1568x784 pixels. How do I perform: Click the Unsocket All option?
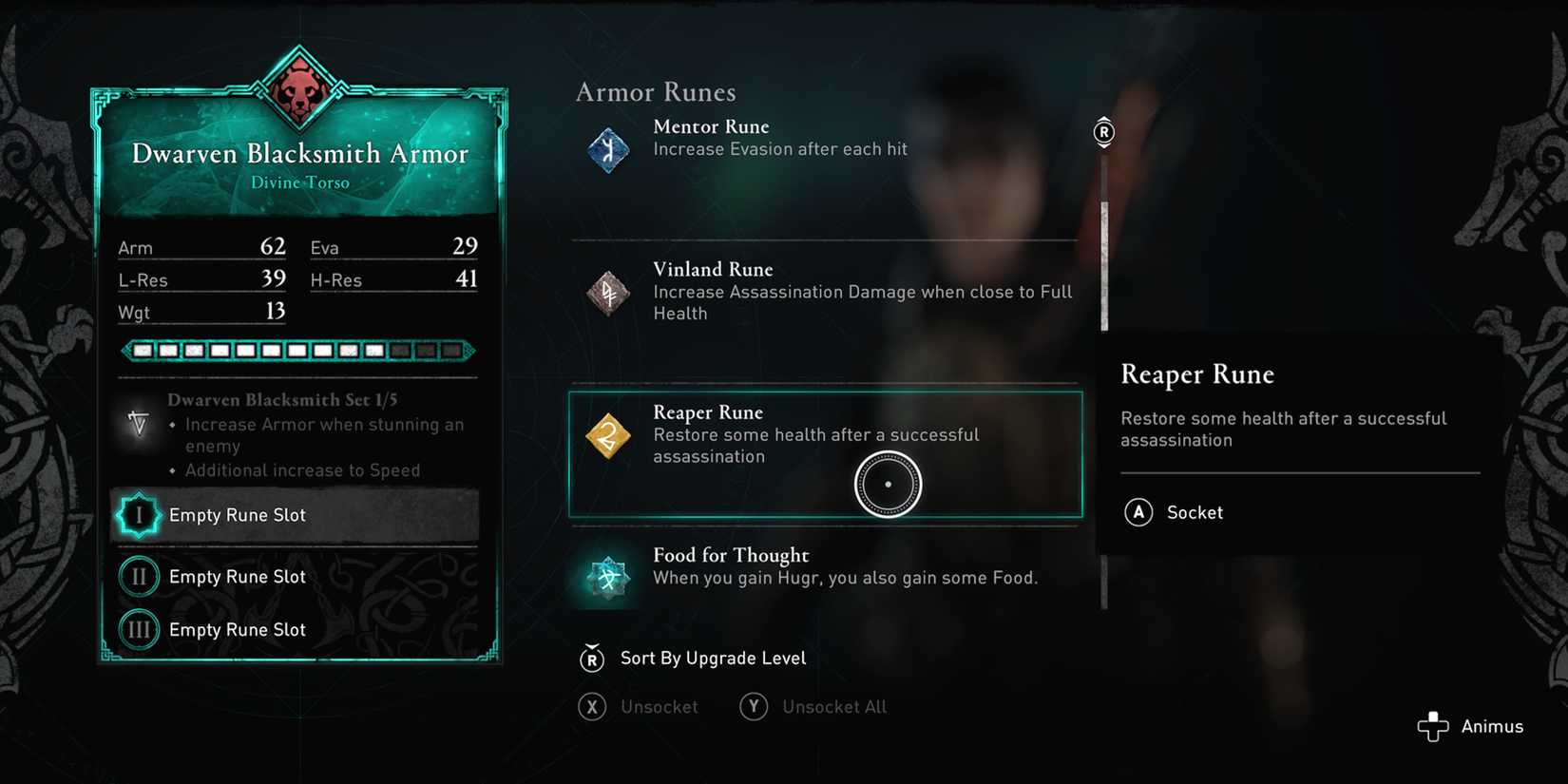833,706
